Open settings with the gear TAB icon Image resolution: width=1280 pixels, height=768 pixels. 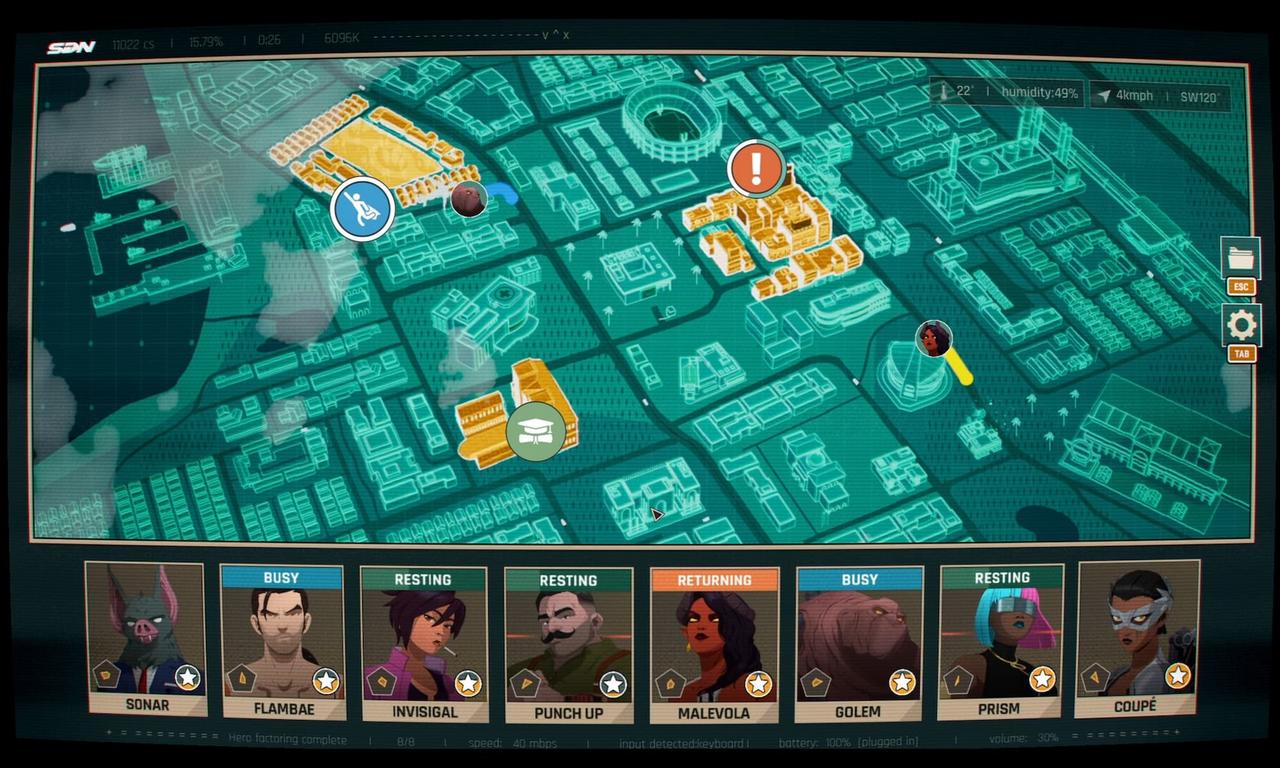(1240, 325)
